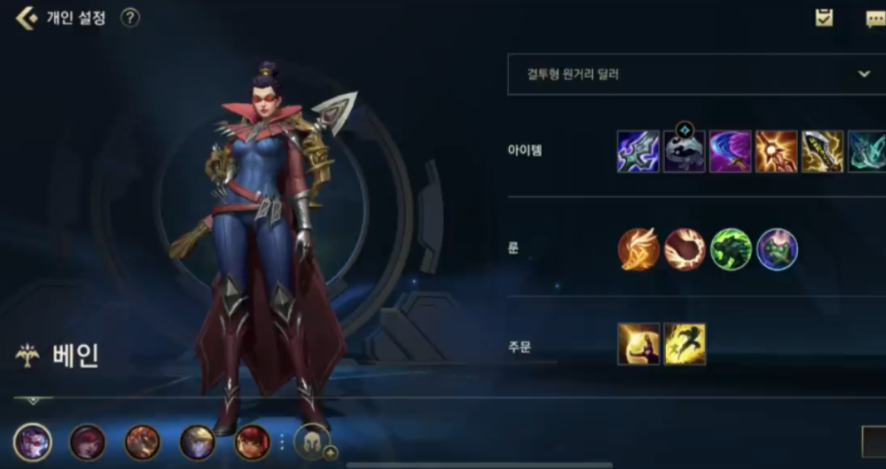Select the green dark-creature rune

pos(731,249)
